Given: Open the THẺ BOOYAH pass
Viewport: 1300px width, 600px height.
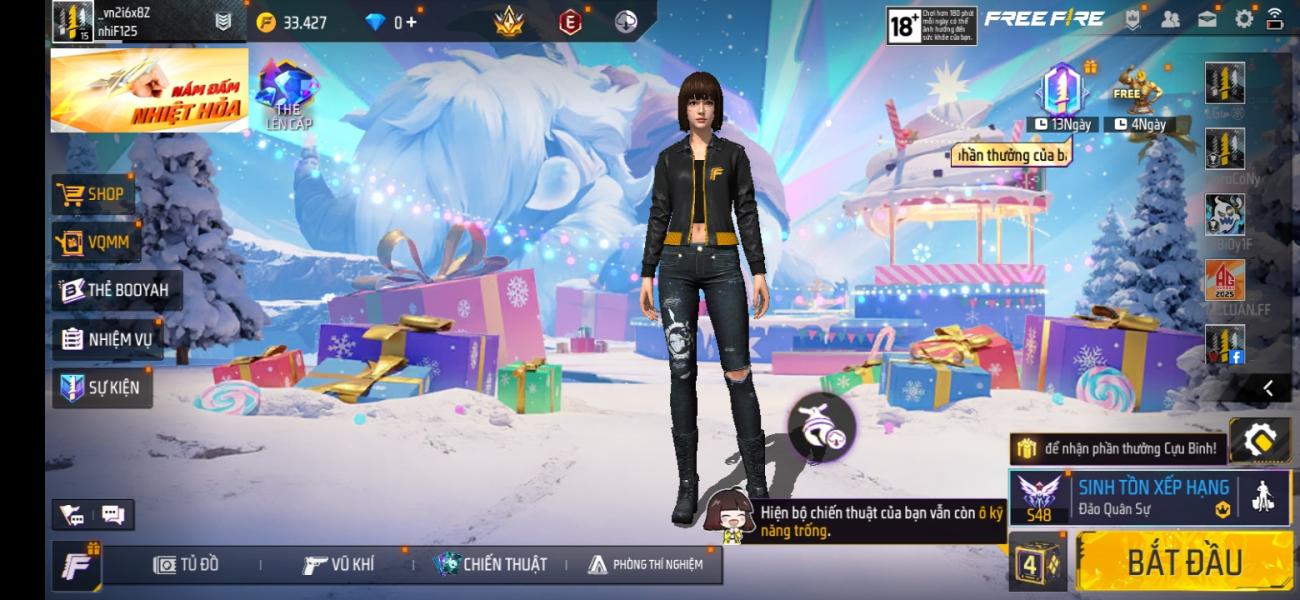Looking at the screenshot, I should (x=116, y=290).
